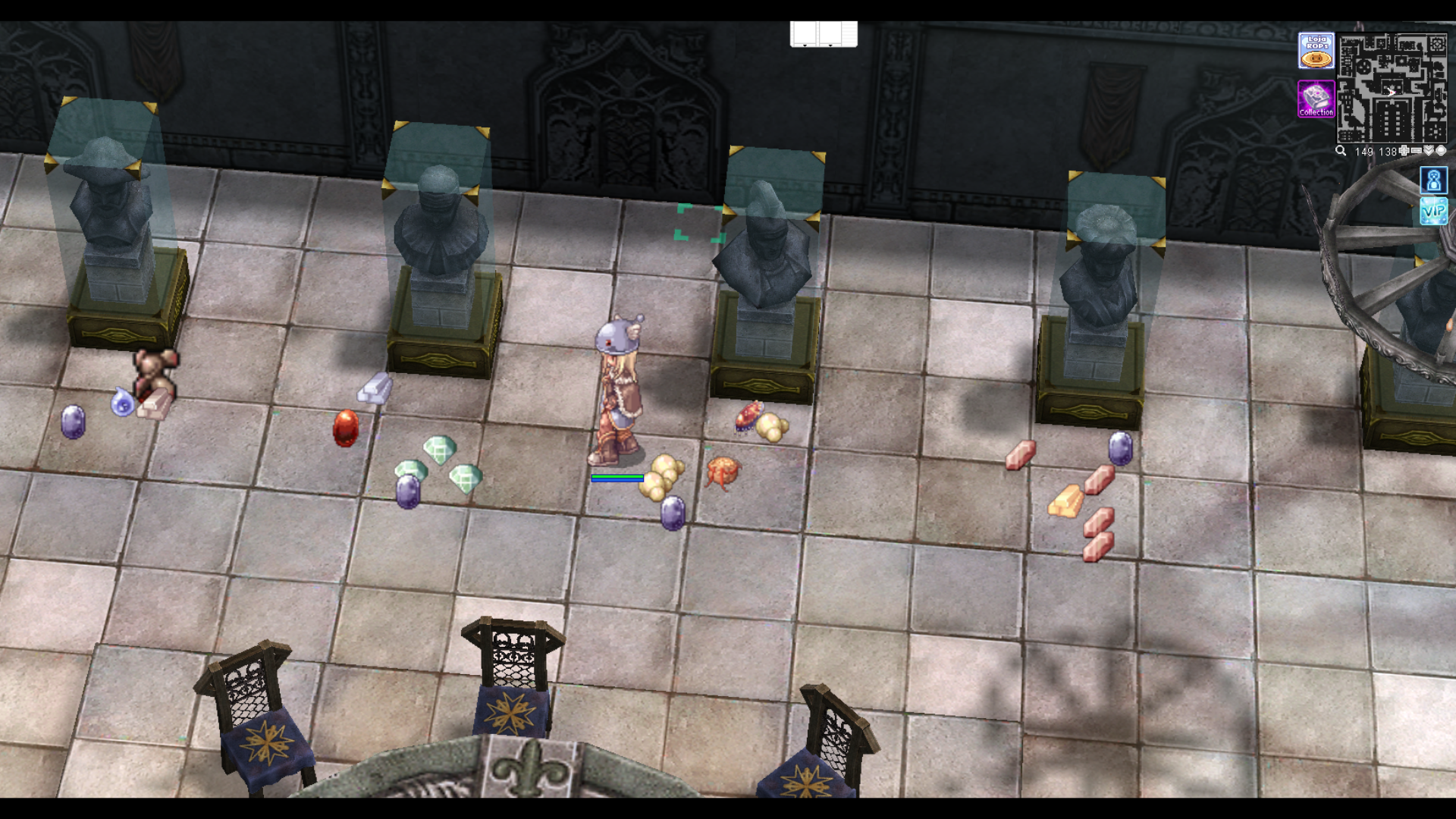1456x819 pixels.
Task: Open the VIP menu
Action: 1433,212
